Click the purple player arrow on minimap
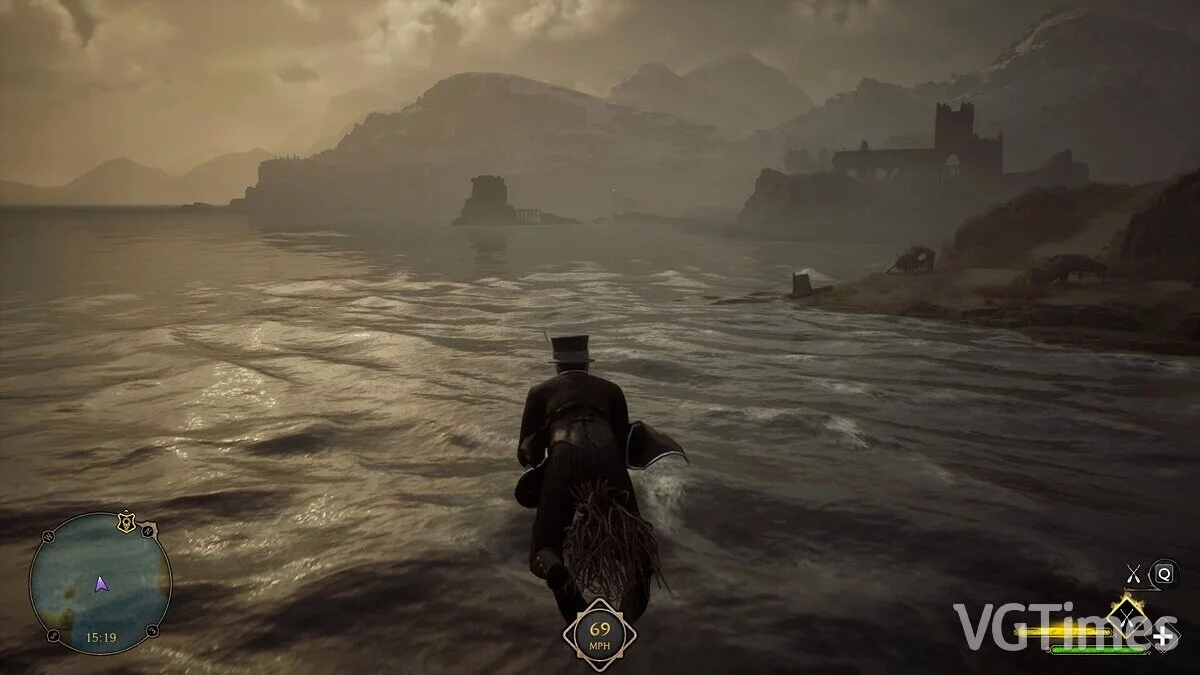This screenshot has height=675, width=1200. pos(101,584)
